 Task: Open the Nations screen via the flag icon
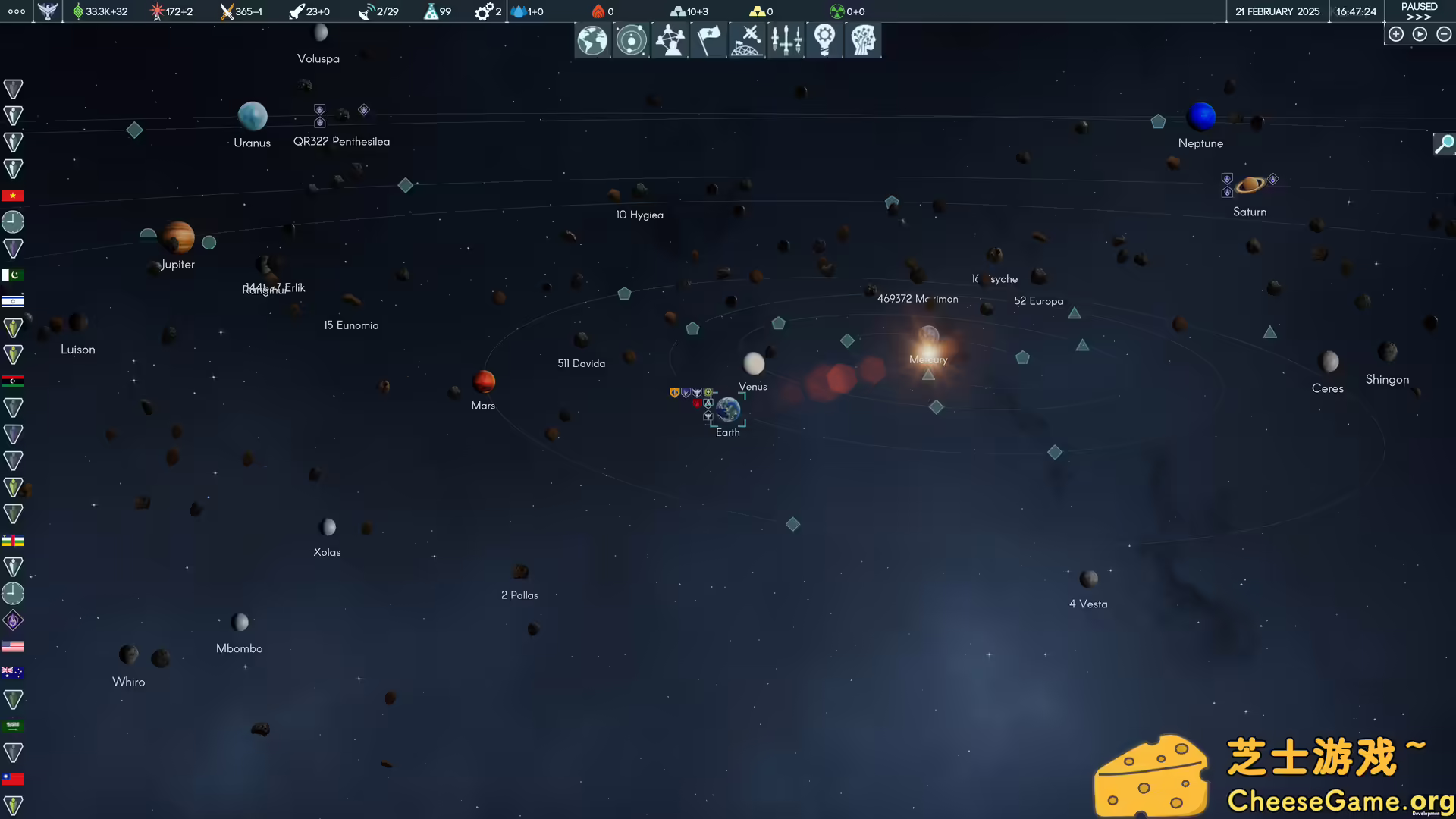708,40
